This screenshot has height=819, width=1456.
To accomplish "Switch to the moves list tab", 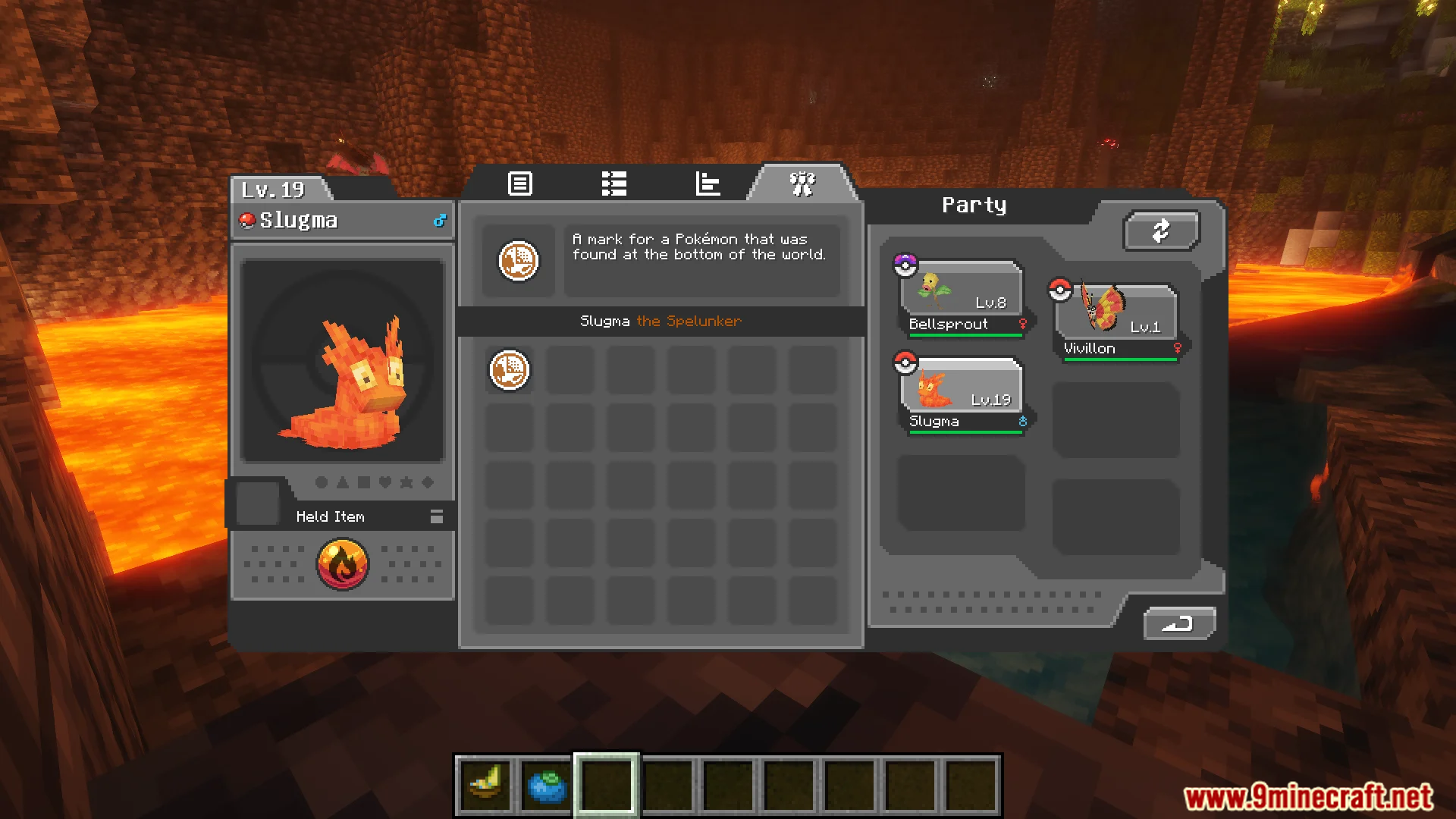I will pyautogui.click(x=613, y=184).
